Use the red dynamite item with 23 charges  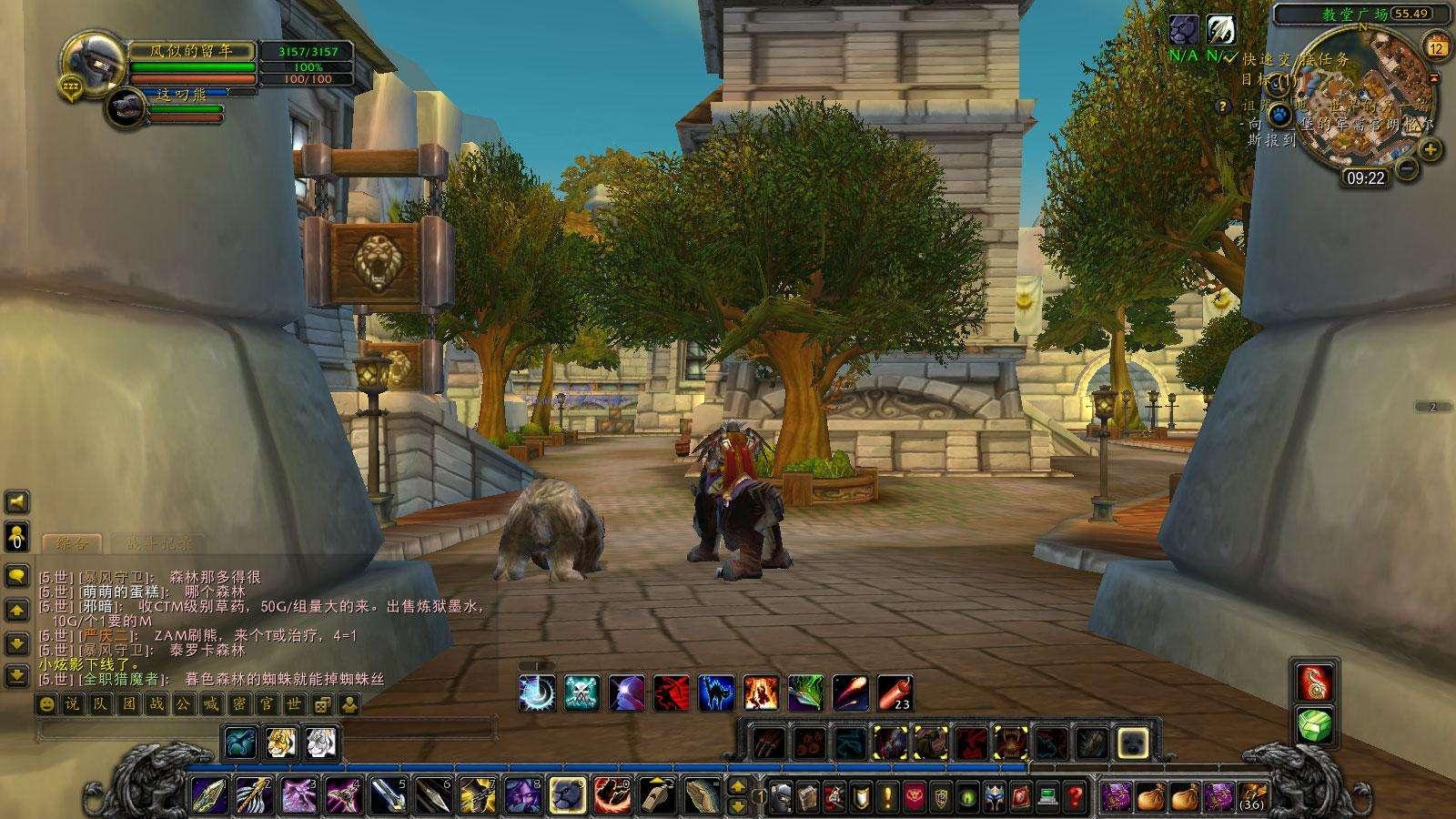(x=895, y=693)
